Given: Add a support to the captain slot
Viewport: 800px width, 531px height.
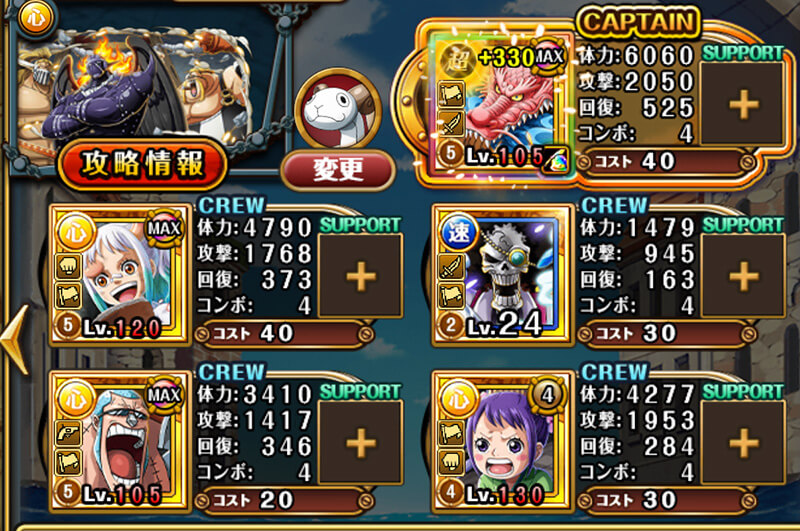Looking at the screenshot, I should tap(744, 103).
